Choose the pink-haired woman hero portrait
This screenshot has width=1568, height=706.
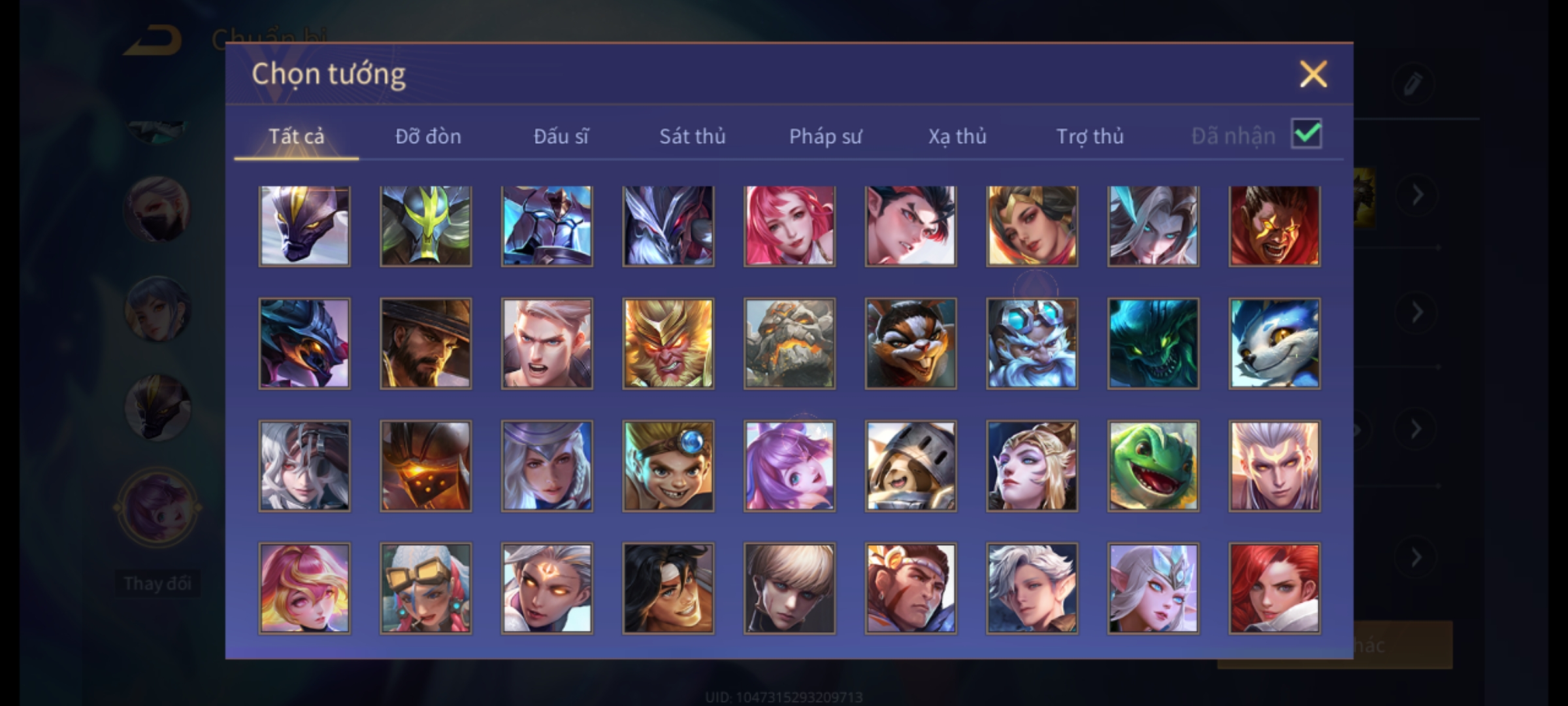pyautogui.click(x=789, y=226)
